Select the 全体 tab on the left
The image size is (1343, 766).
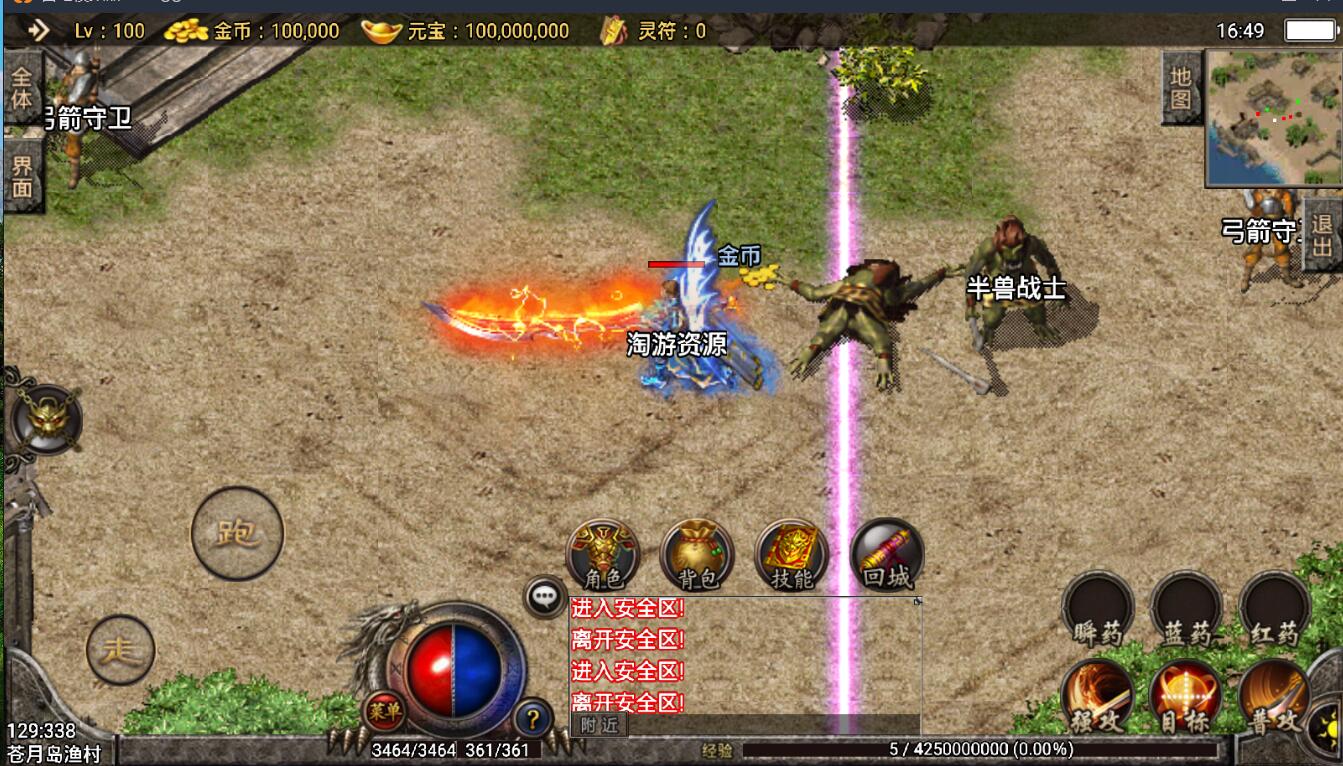point(21,90)
